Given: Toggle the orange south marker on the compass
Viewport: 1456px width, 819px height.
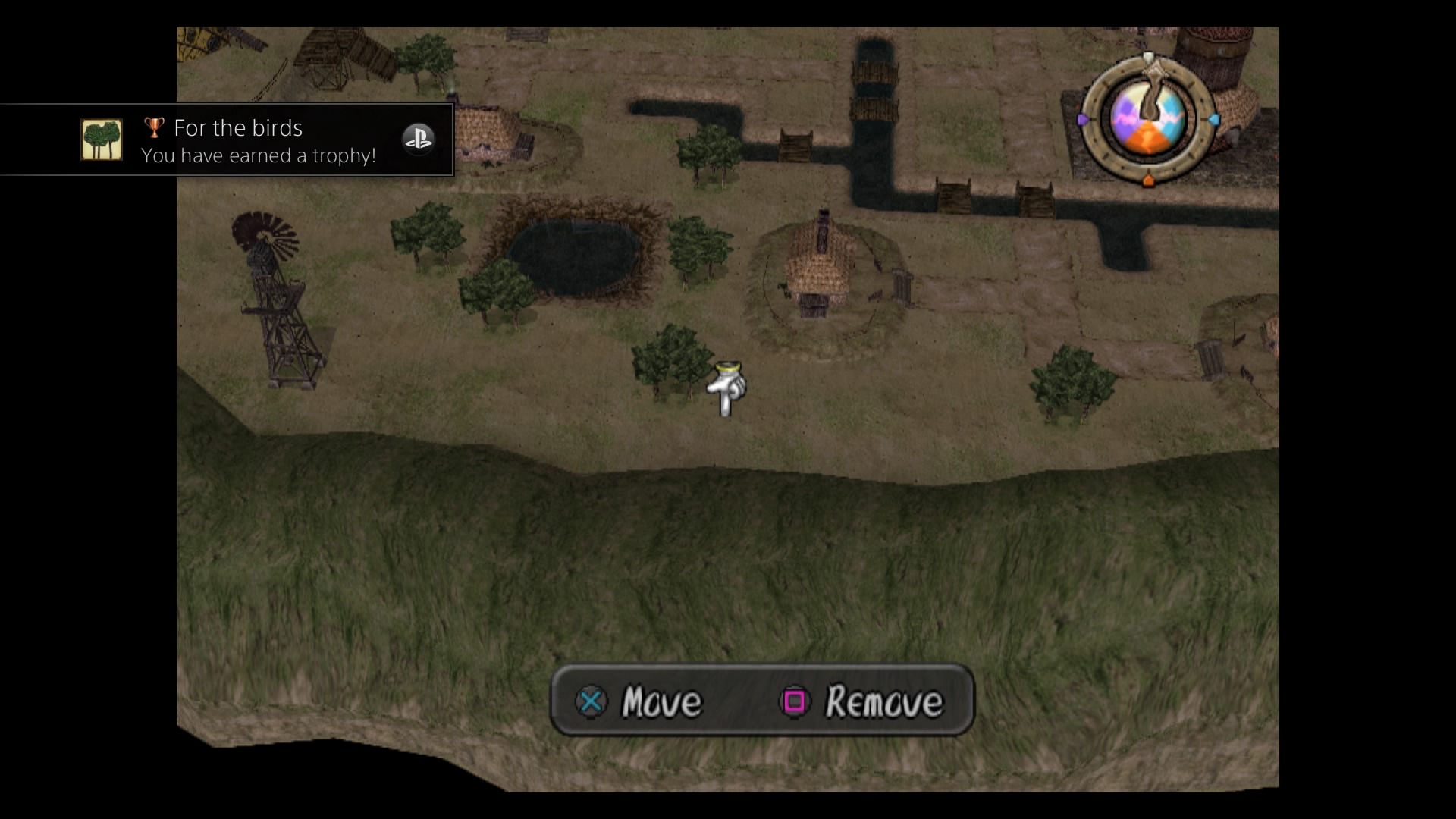Looking at the screenshot, I should pos(1150,180).
